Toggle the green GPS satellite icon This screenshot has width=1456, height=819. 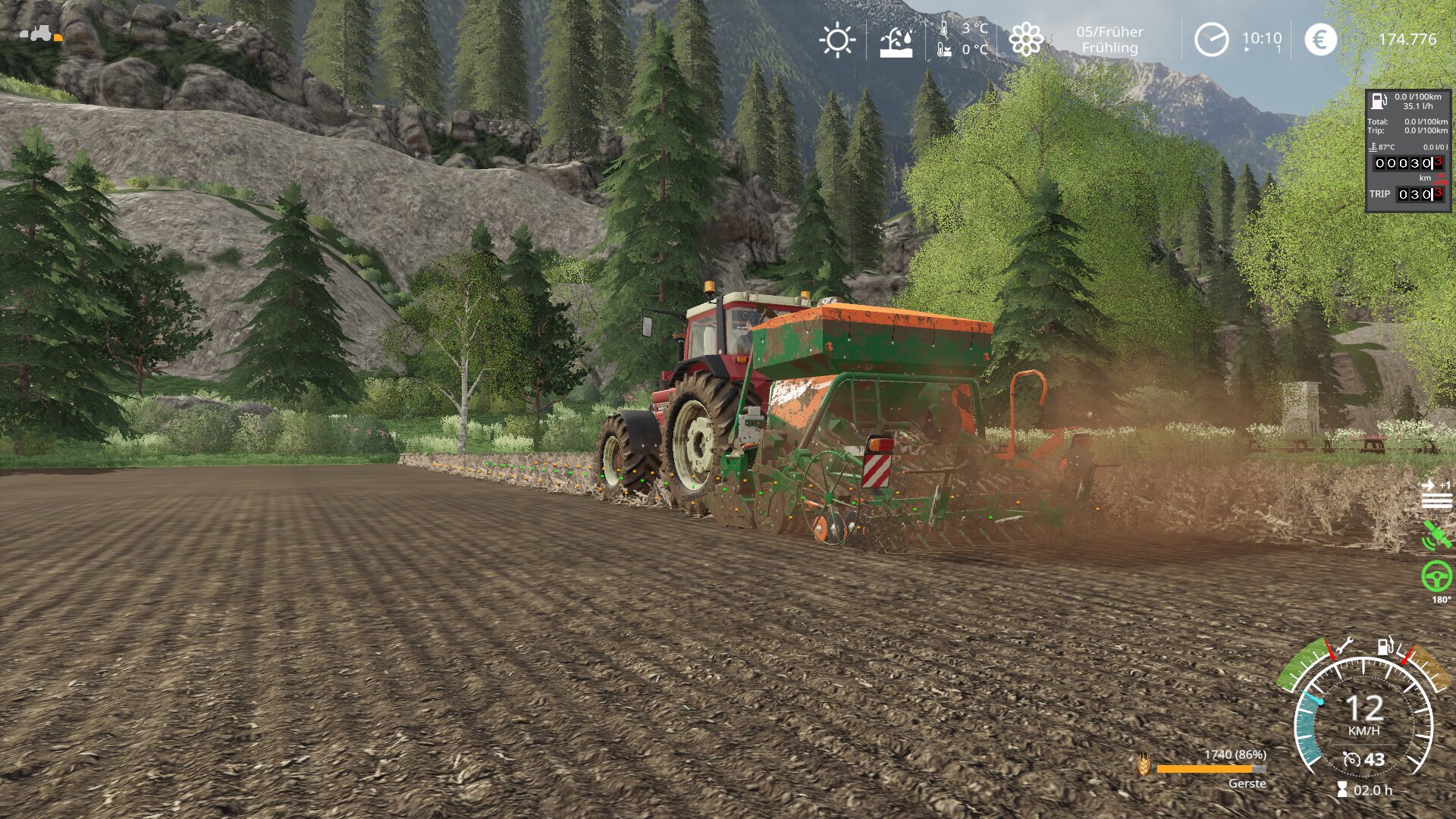(x=1436, y=535)
